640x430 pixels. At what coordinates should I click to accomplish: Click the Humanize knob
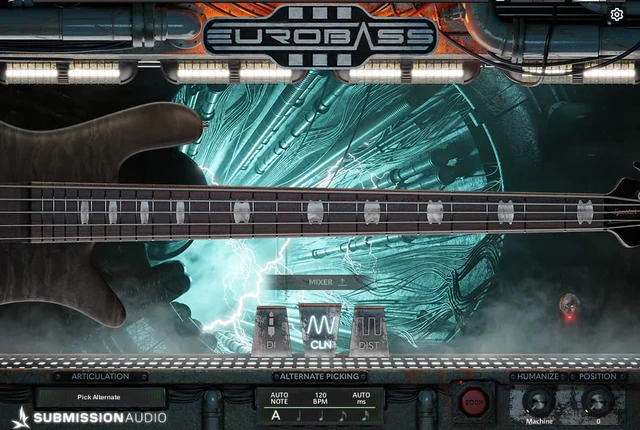click(x=538, y=401)
